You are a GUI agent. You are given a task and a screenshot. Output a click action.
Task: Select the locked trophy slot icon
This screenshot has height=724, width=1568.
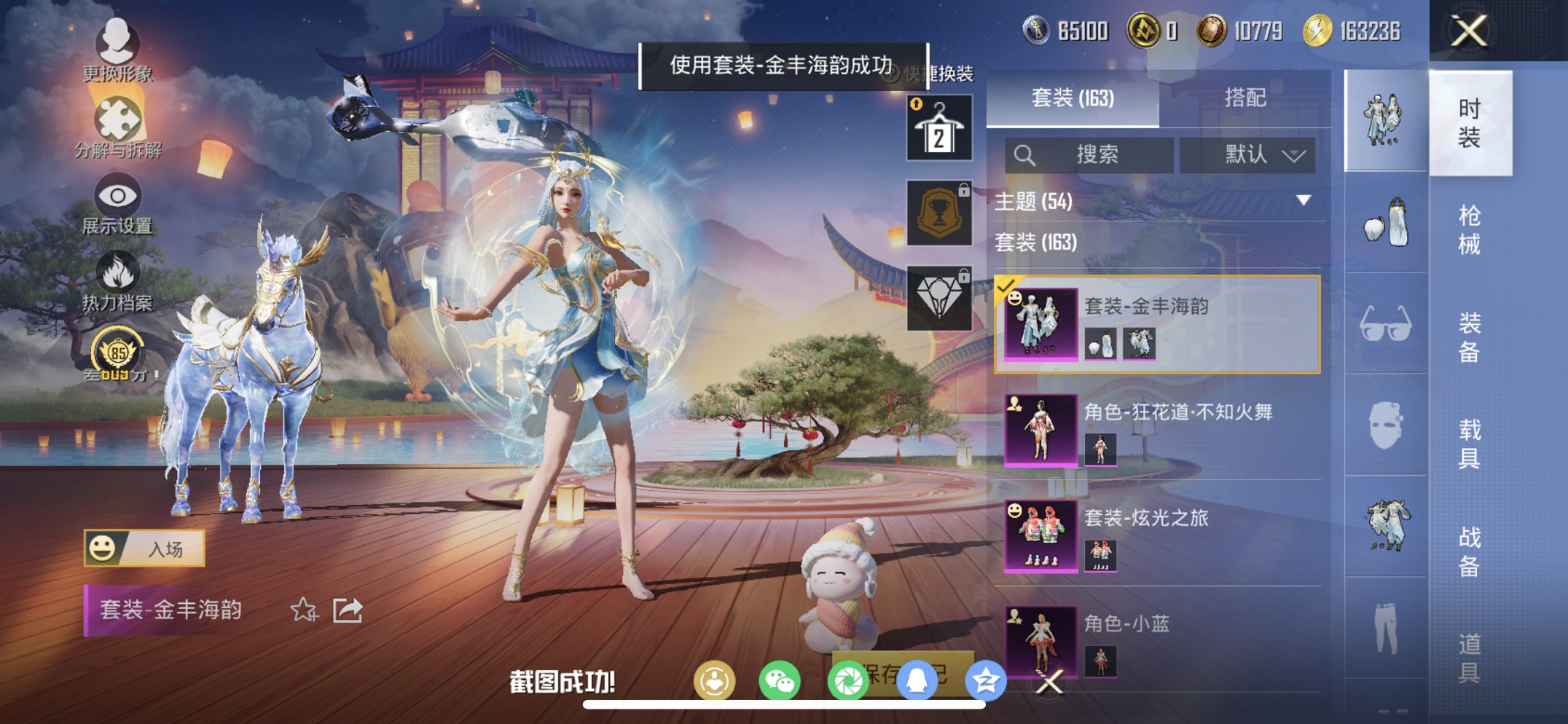(x=938, y=213)
